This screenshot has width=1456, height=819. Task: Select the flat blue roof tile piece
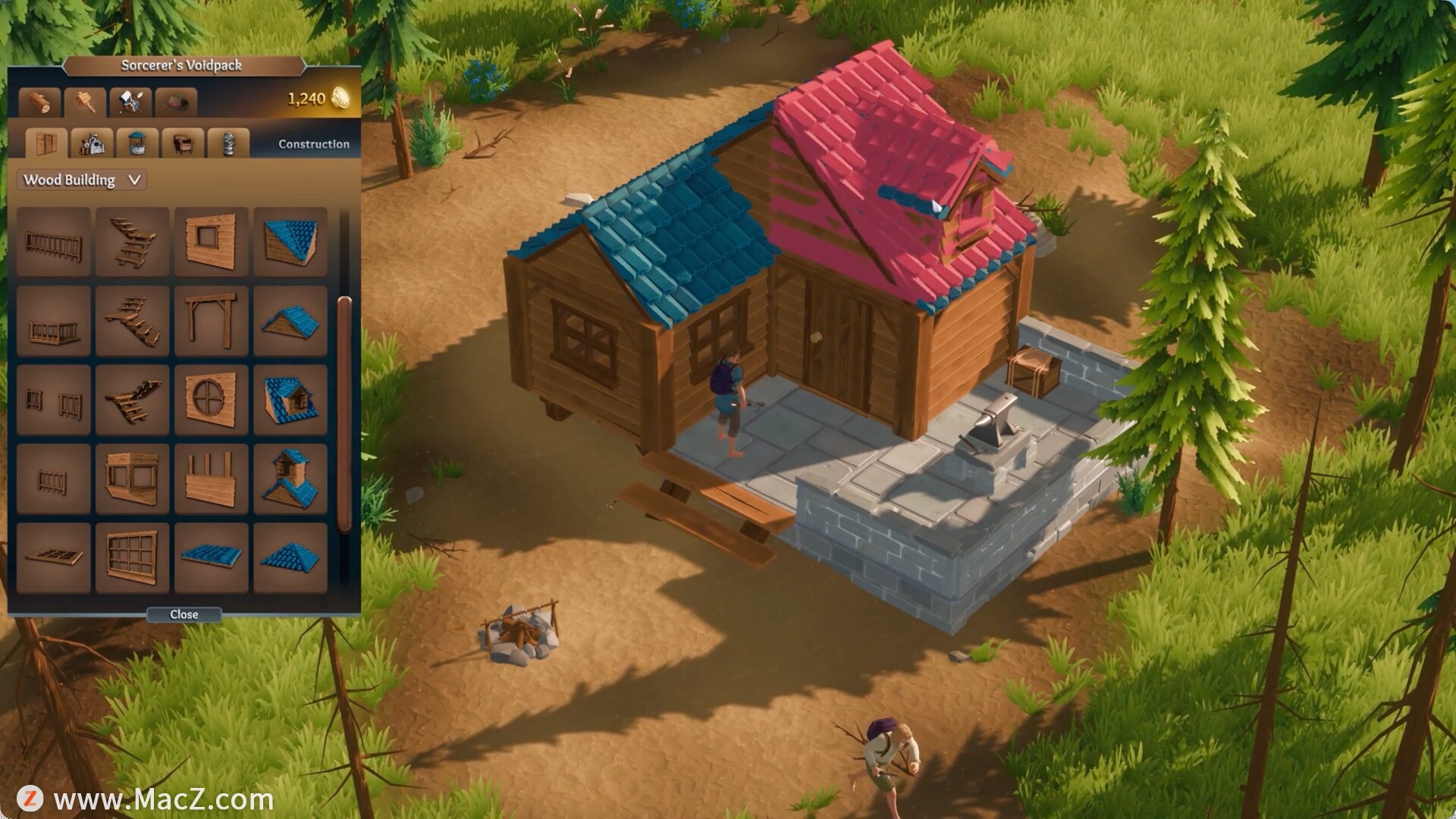[x=211, y=557]
